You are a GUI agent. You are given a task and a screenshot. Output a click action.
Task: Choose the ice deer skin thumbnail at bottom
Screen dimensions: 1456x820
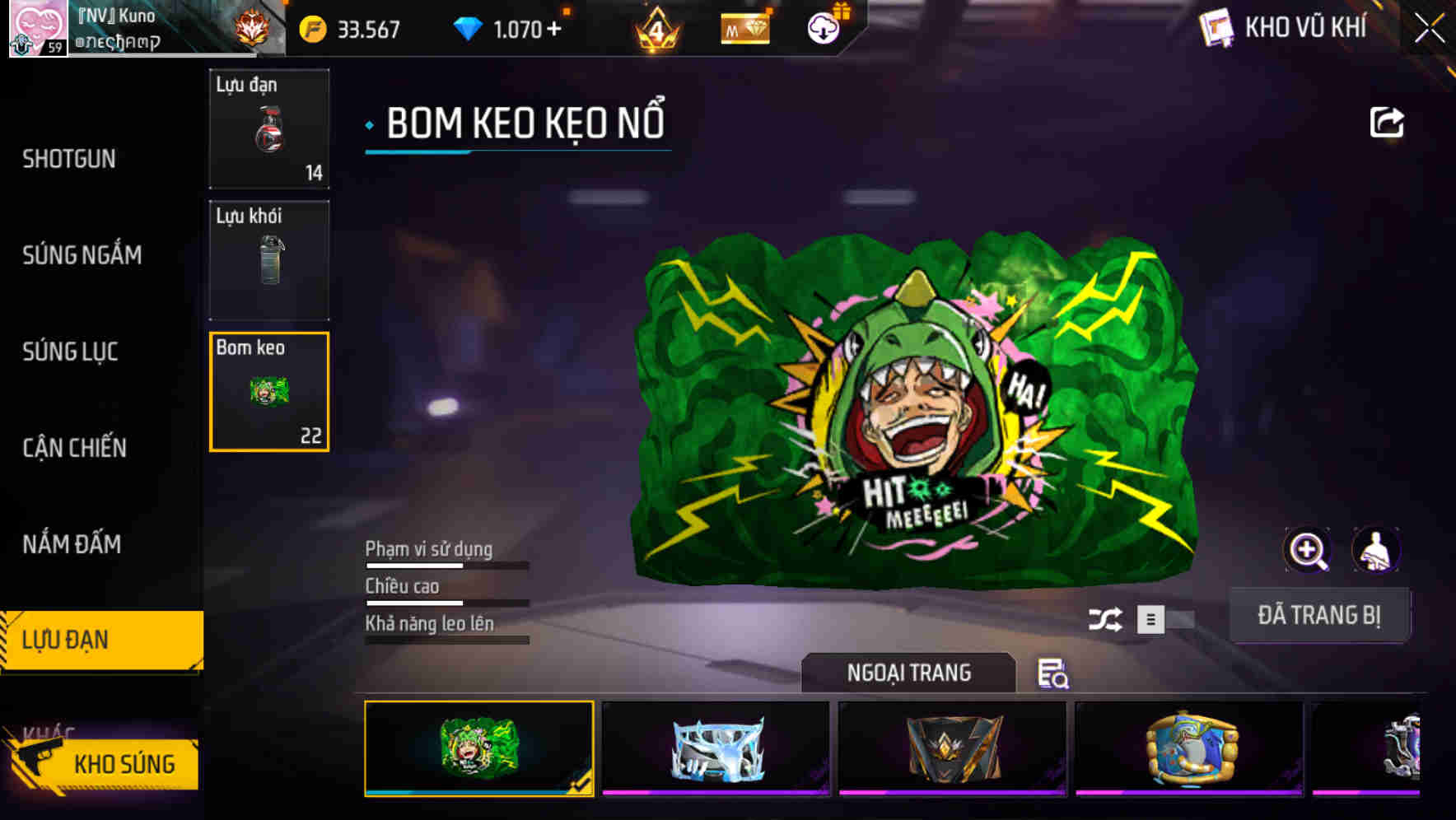pyautogui.click(x=713, y=748)
